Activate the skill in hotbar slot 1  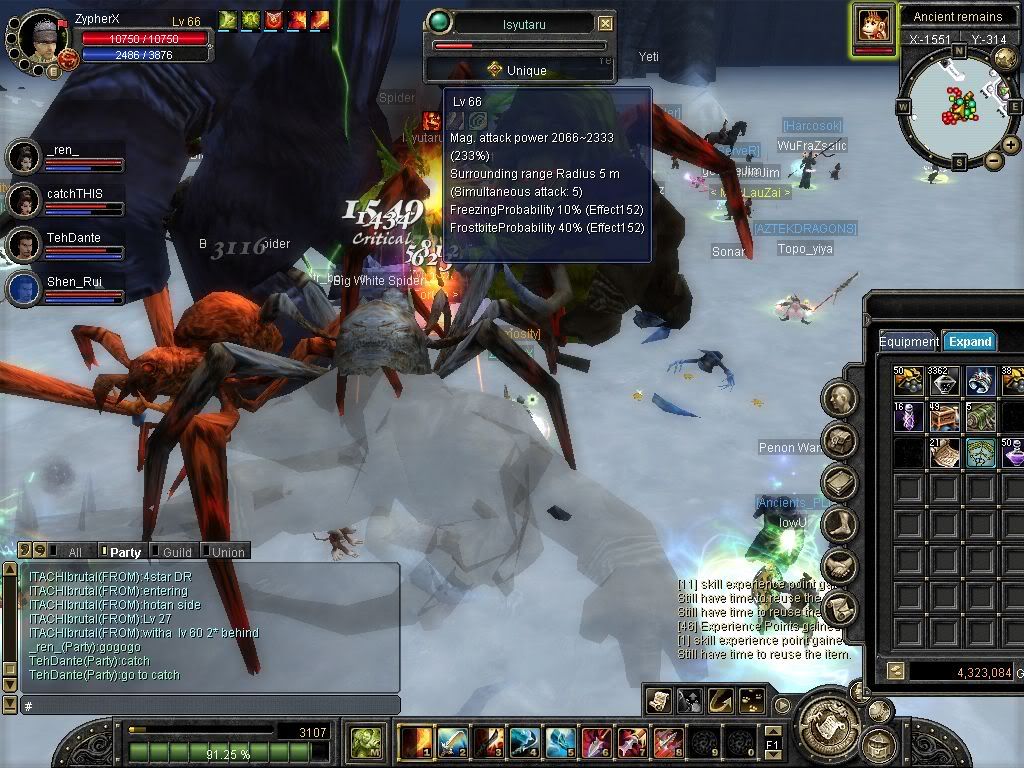(414, 742)
